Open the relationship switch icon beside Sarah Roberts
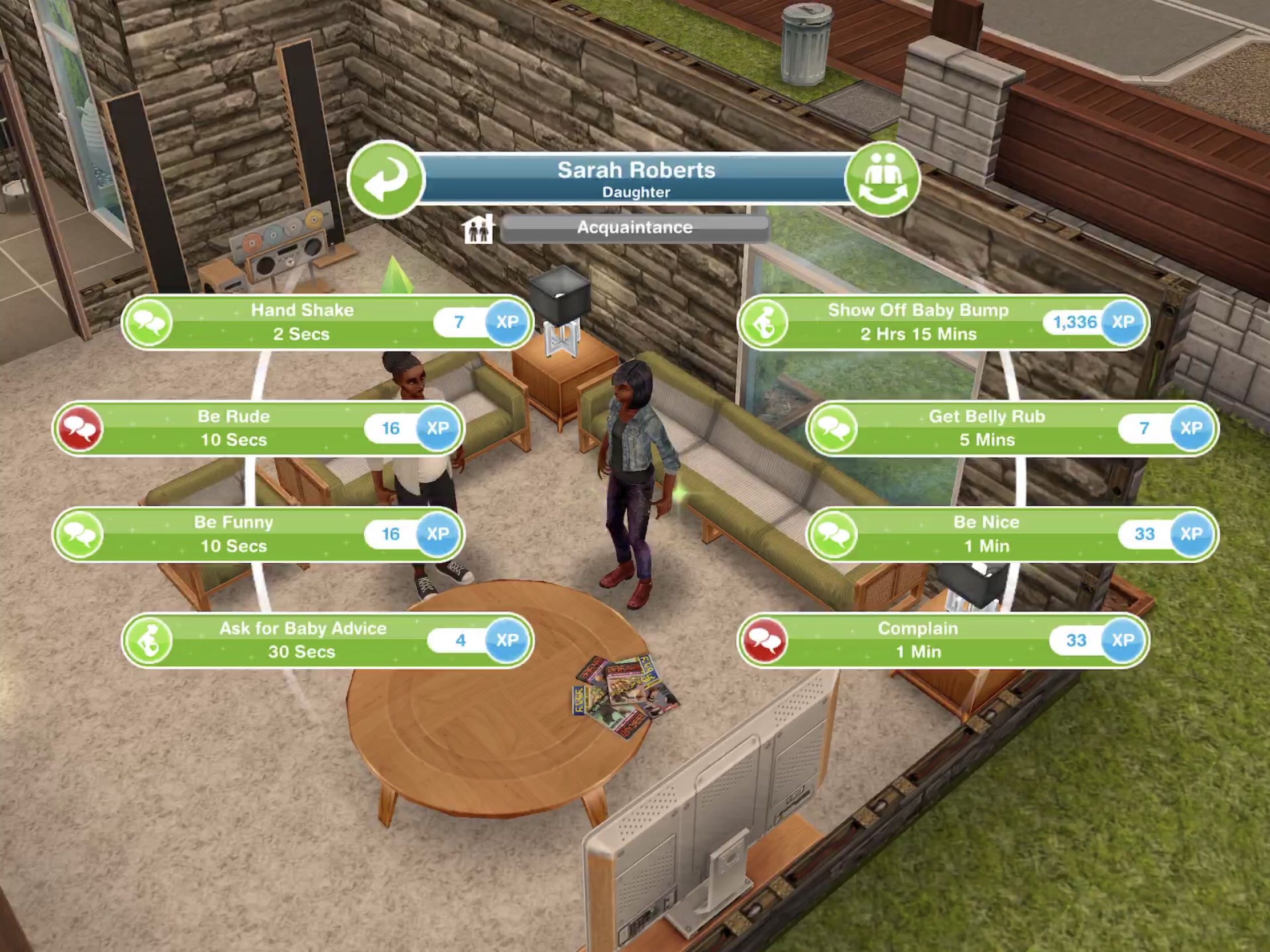This screenshot has width=1270, height=952. point(884,180)
